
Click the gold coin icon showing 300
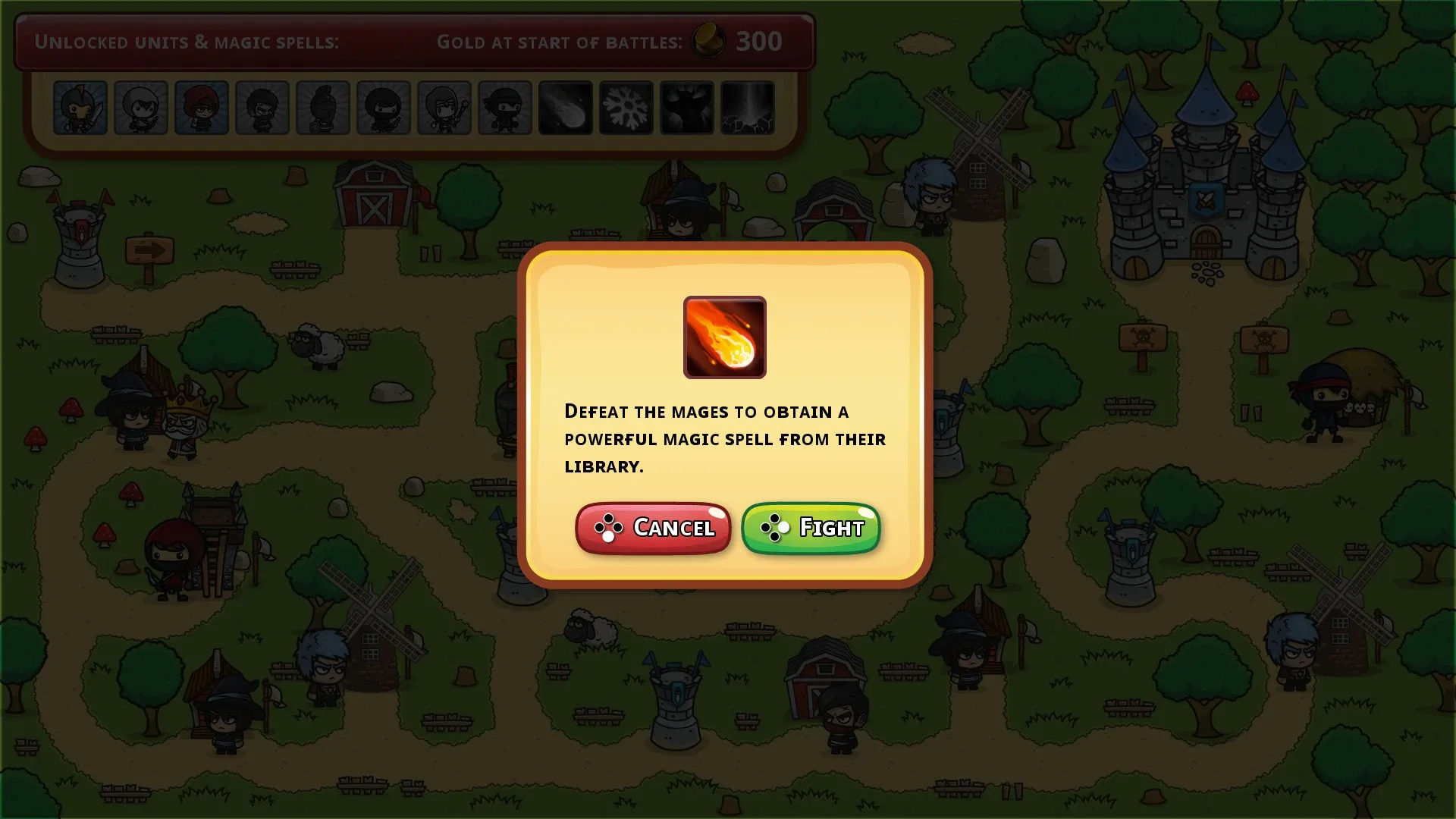pos(708,42)
